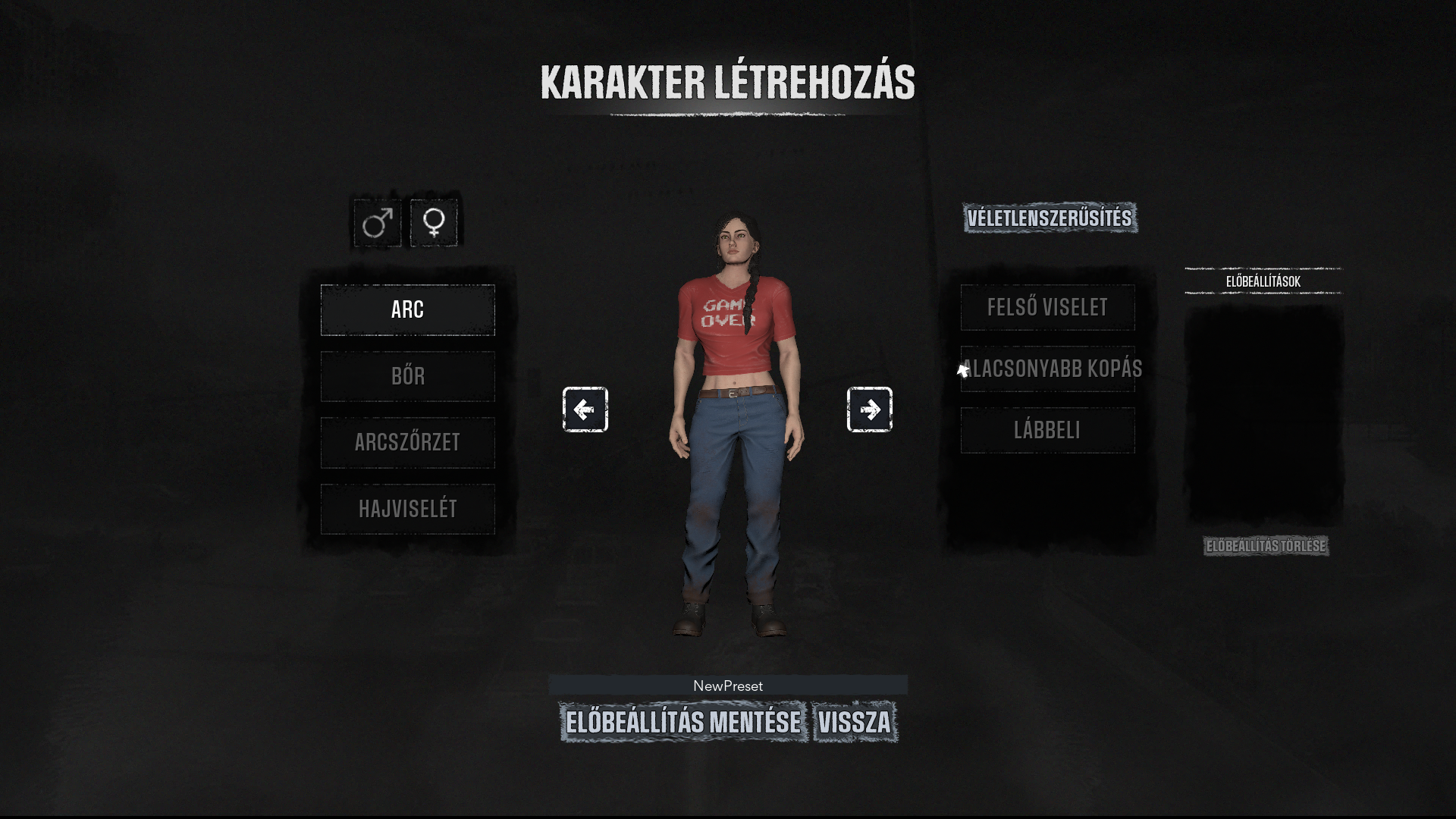Click the right arrow next option button

(x=869, y=409)
